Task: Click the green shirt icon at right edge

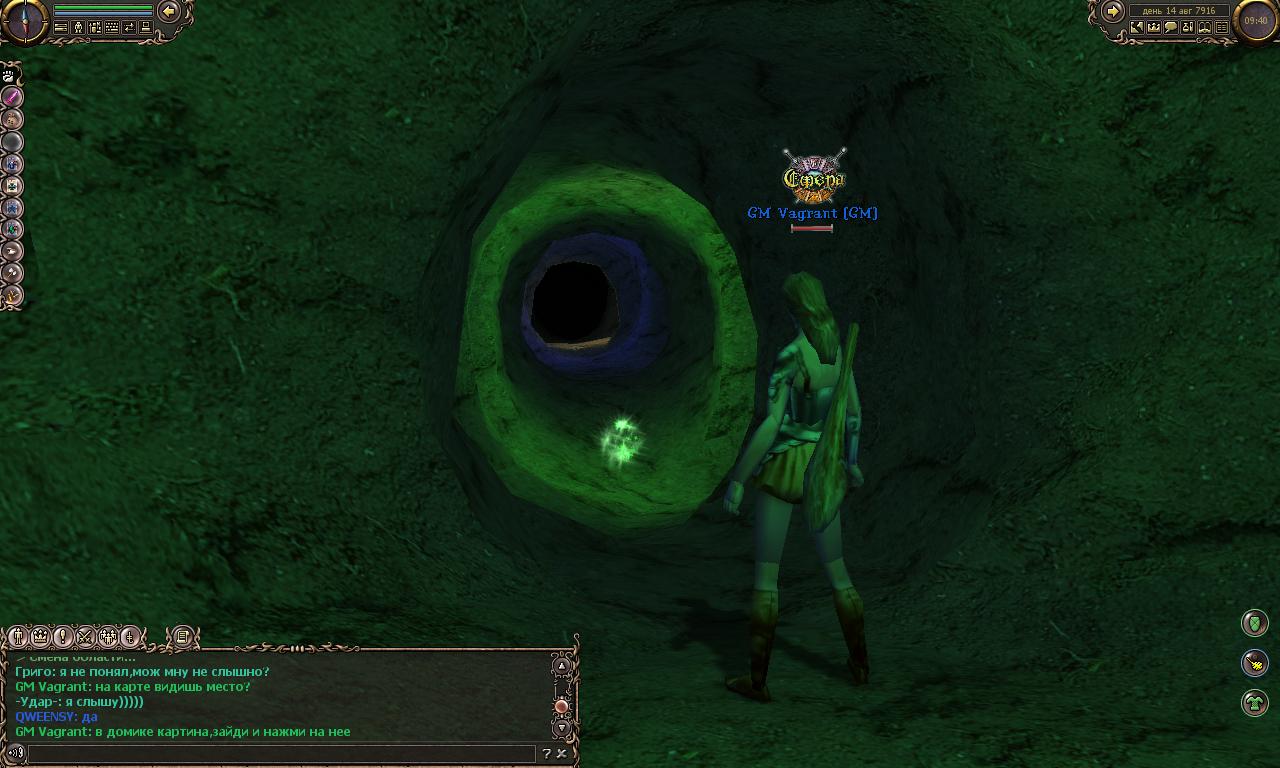Action: coord(1255,702)
